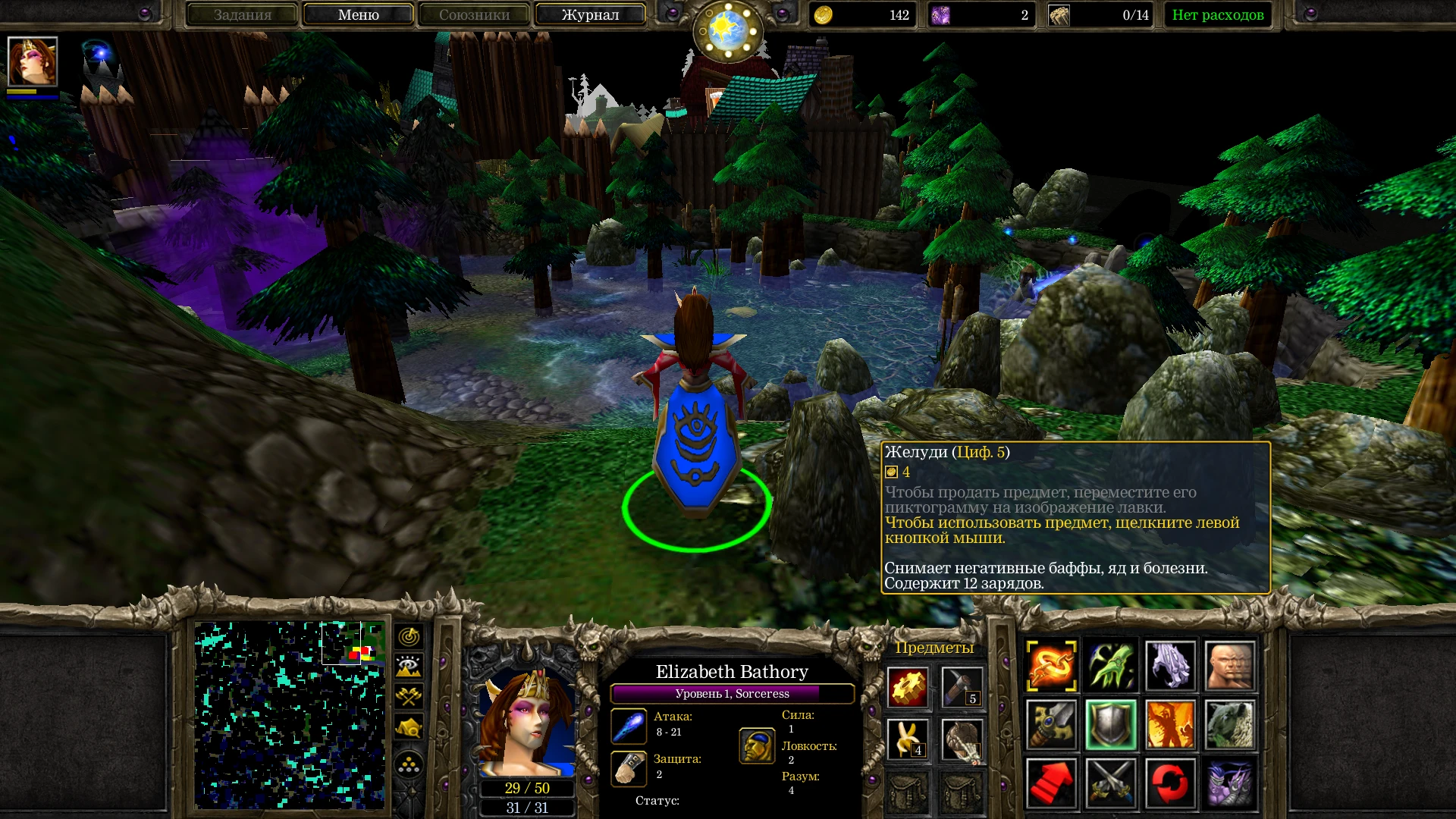1456x819 pixels.
Task: Click the Союзники button
Action: (x=473, y=14)
